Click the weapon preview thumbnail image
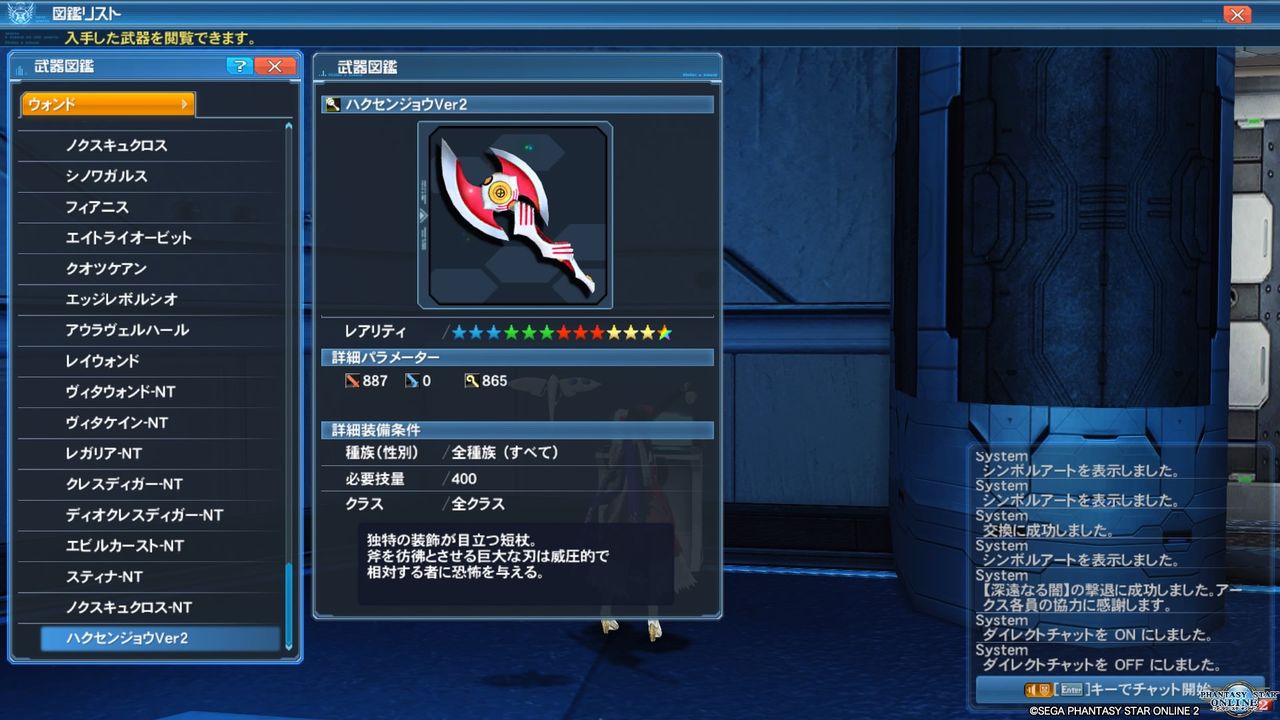Screen dimensions: 1280x720 coord(515,214)
